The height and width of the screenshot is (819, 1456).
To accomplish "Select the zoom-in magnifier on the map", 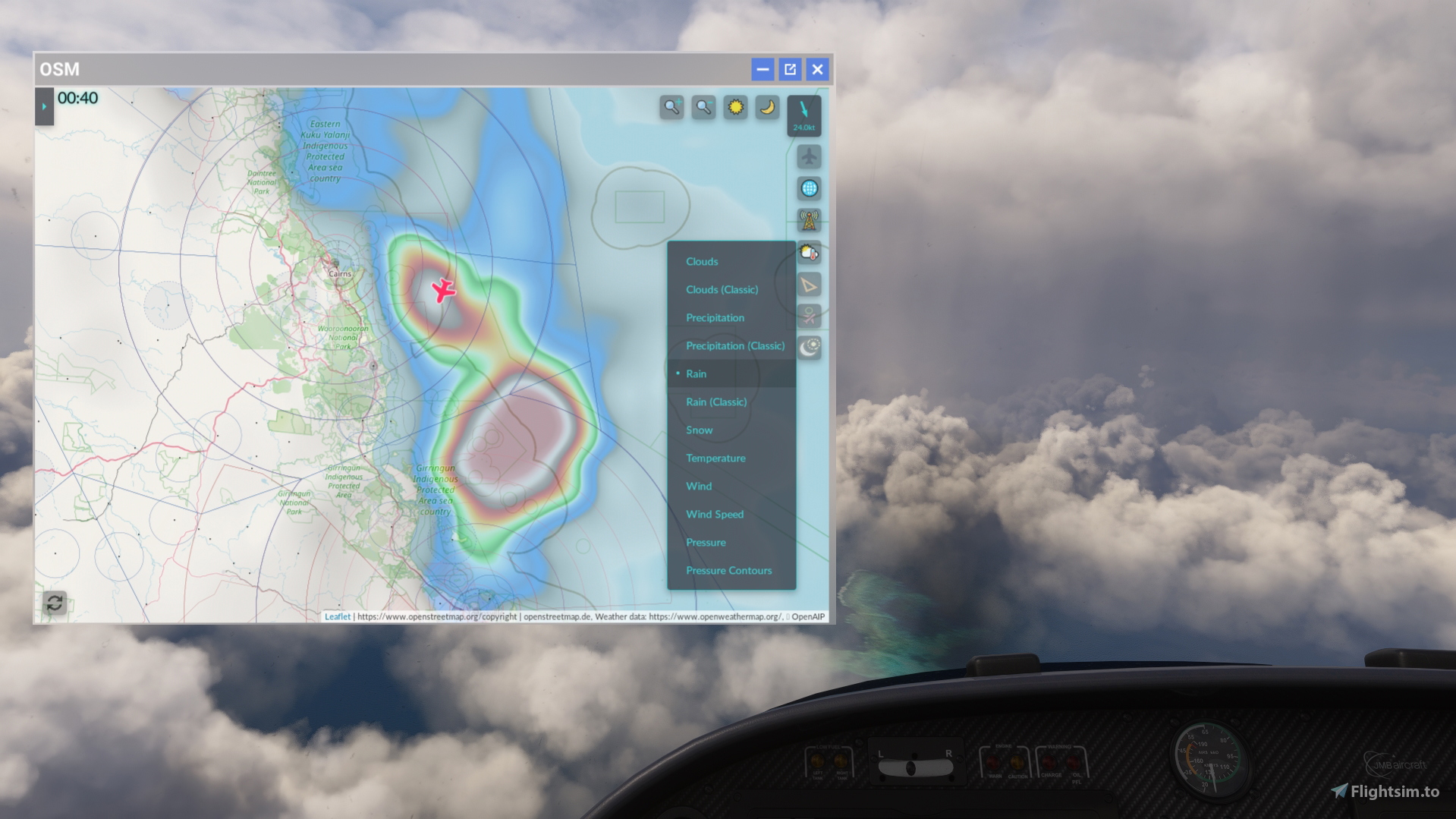I will click(671, 107).
